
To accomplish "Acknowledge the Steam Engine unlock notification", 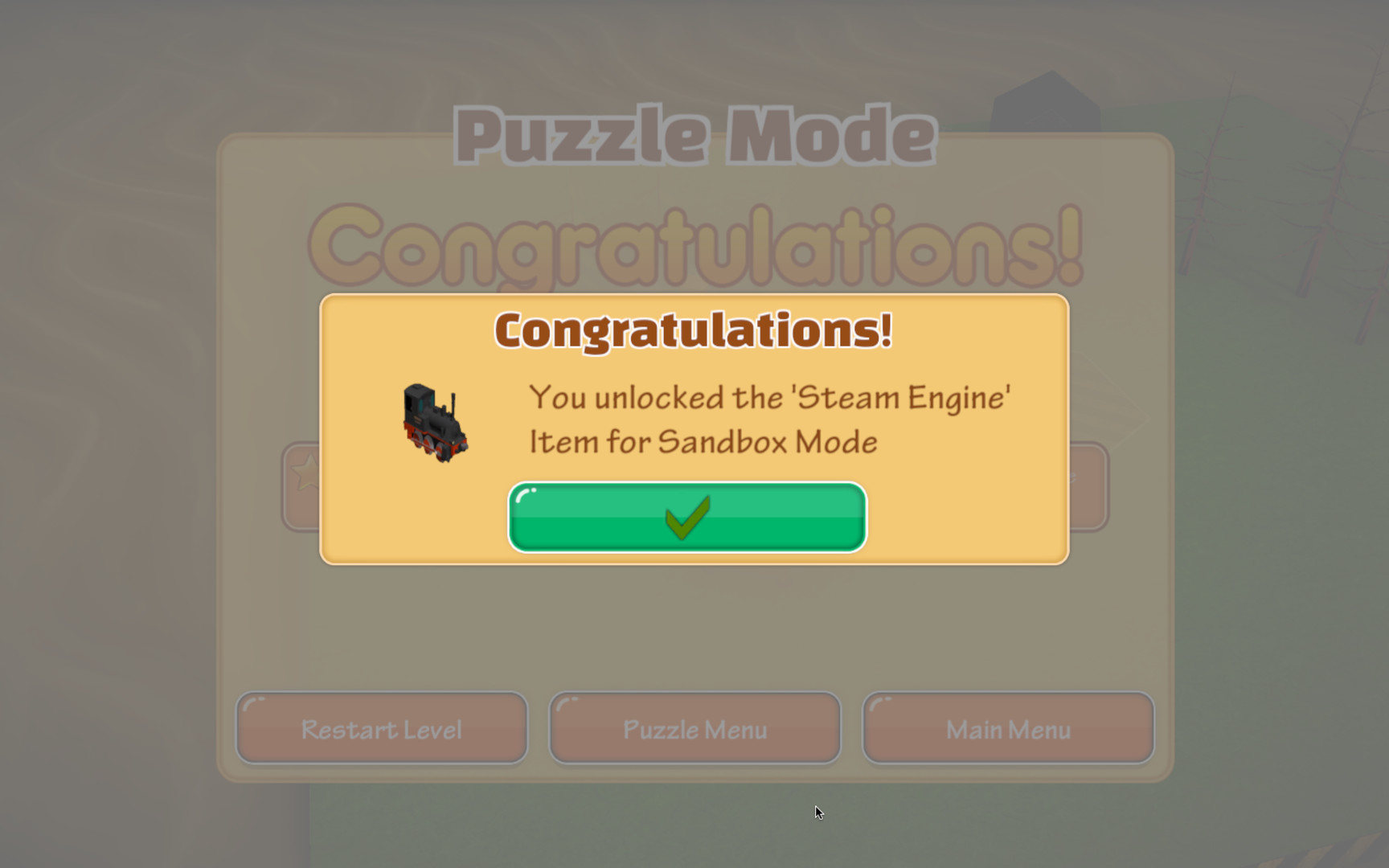I will pos(688,518).
